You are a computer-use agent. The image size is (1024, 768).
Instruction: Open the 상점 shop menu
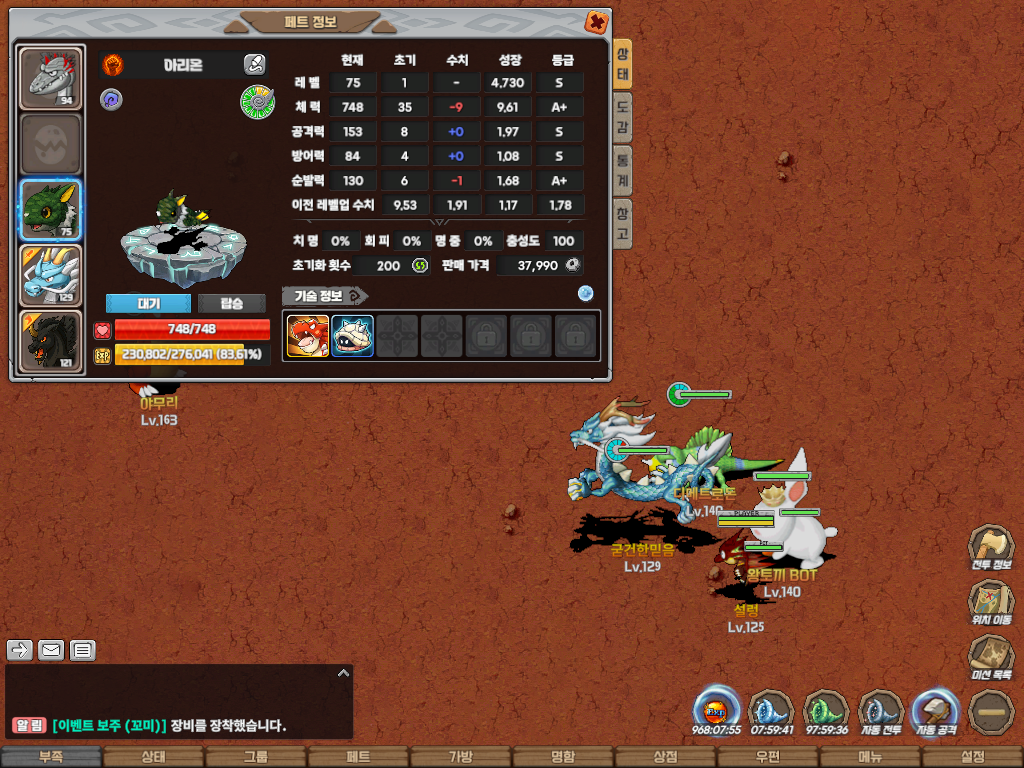point(665,757)
